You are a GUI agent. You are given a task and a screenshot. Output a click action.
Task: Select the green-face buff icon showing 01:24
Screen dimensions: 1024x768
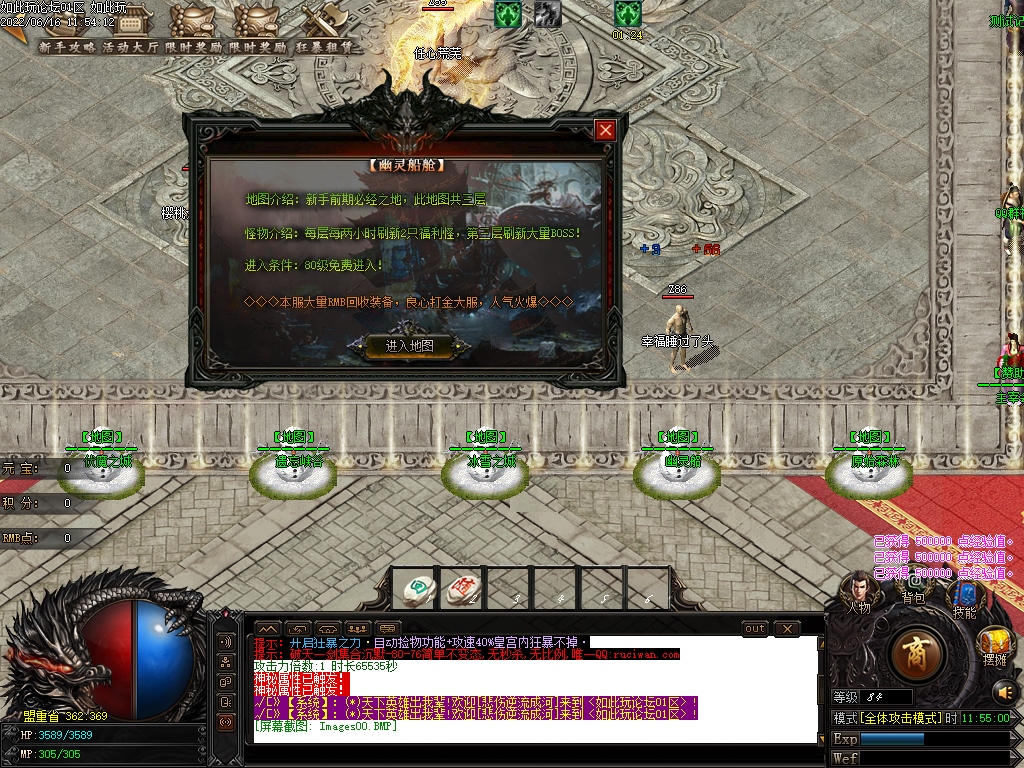point(627,14)
